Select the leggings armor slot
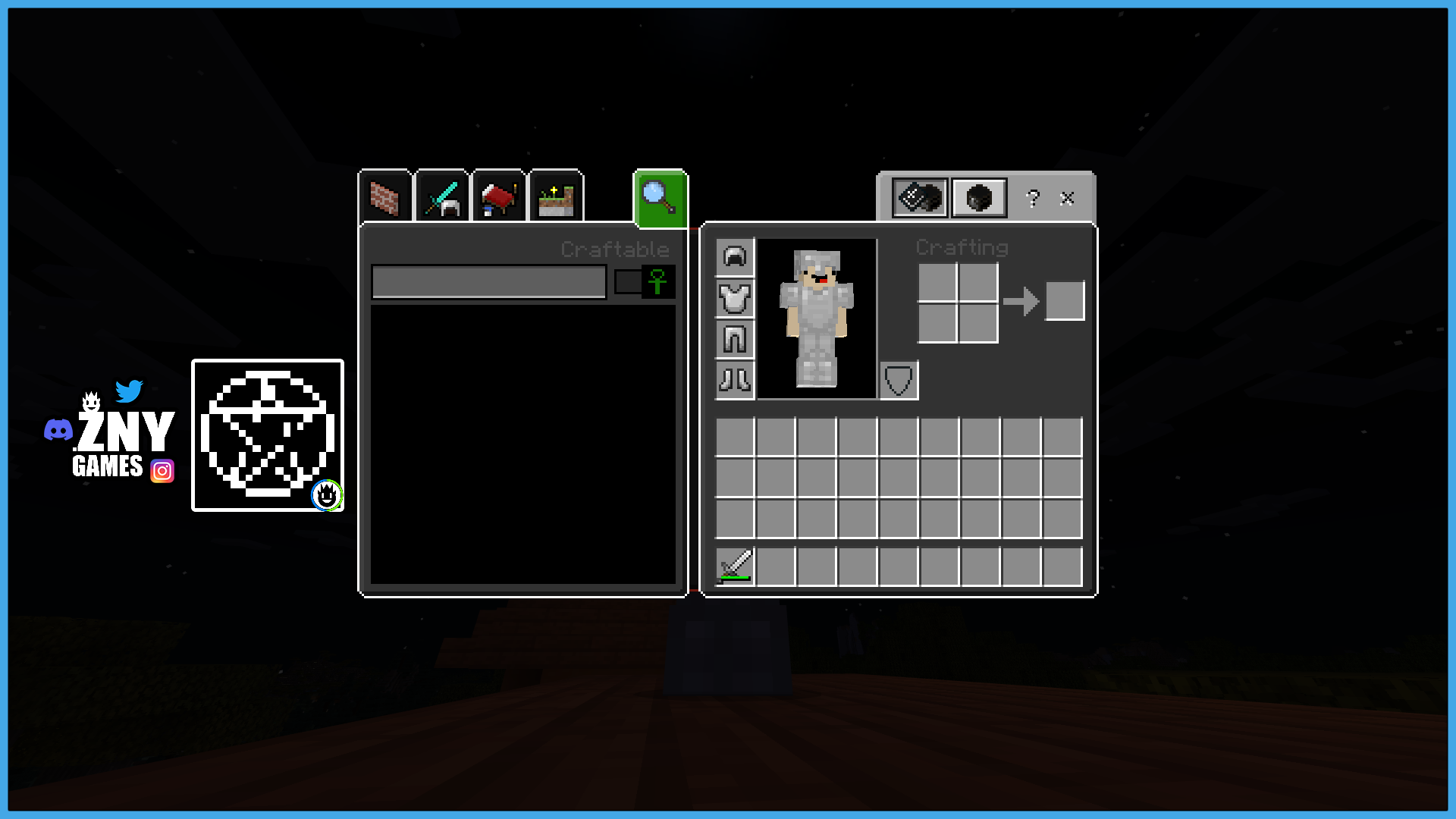1456x819 pixels. (735, 340)
